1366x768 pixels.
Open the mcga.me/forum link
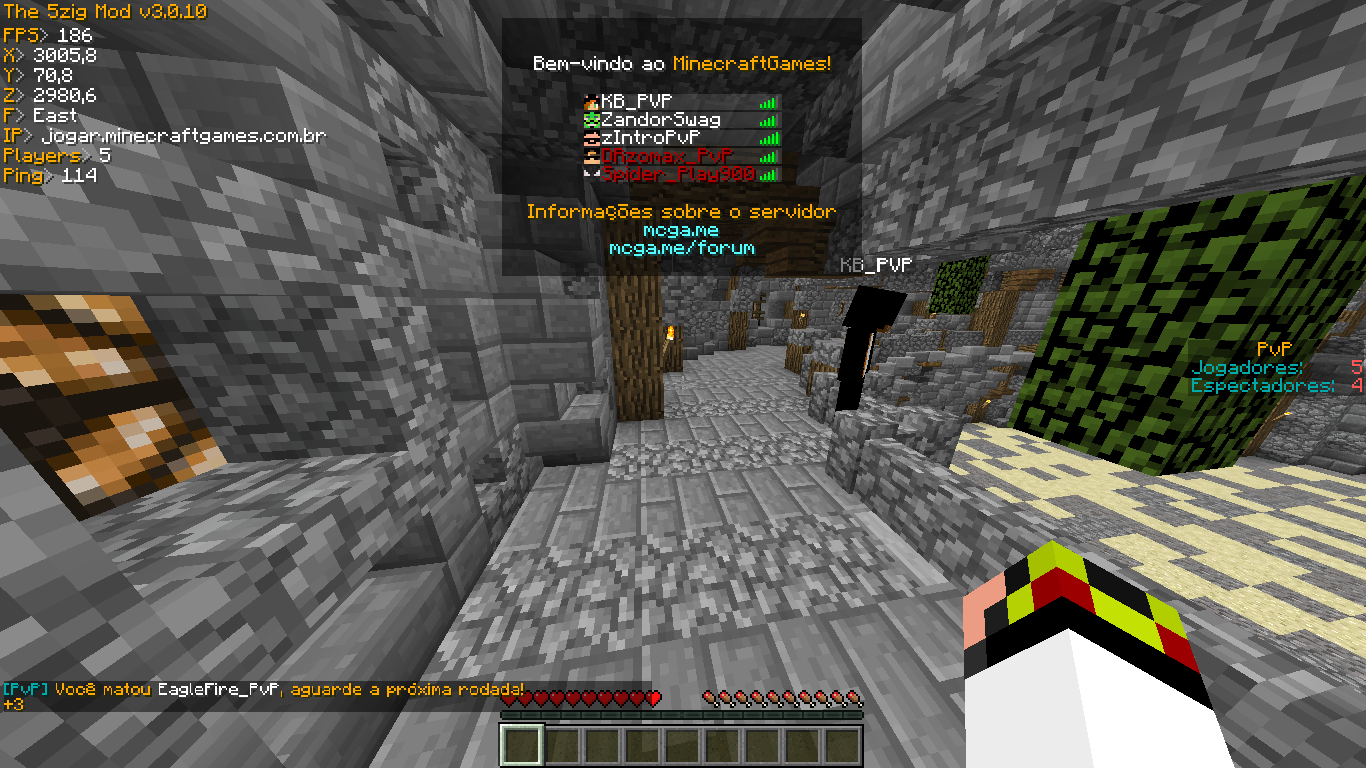(x=681, y=248)
